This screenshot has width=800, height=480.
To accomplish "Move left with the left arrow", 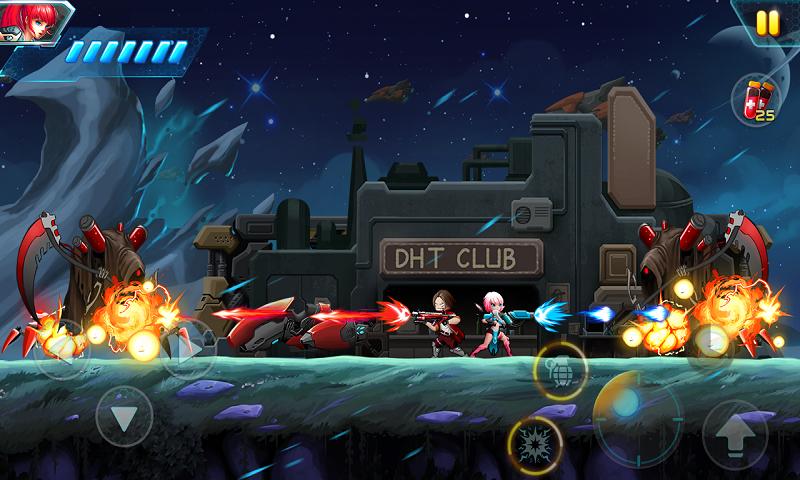I will point(62,348).
